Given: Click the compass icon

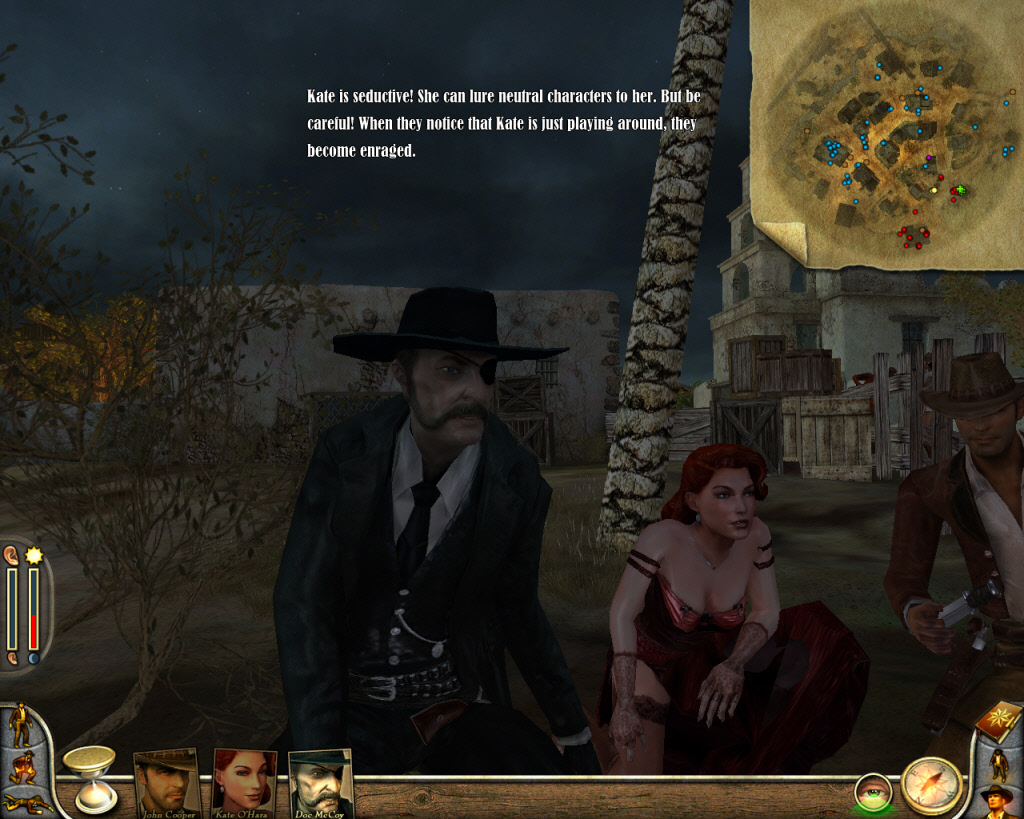Looking at the screenshot, I should click(931, 785).
